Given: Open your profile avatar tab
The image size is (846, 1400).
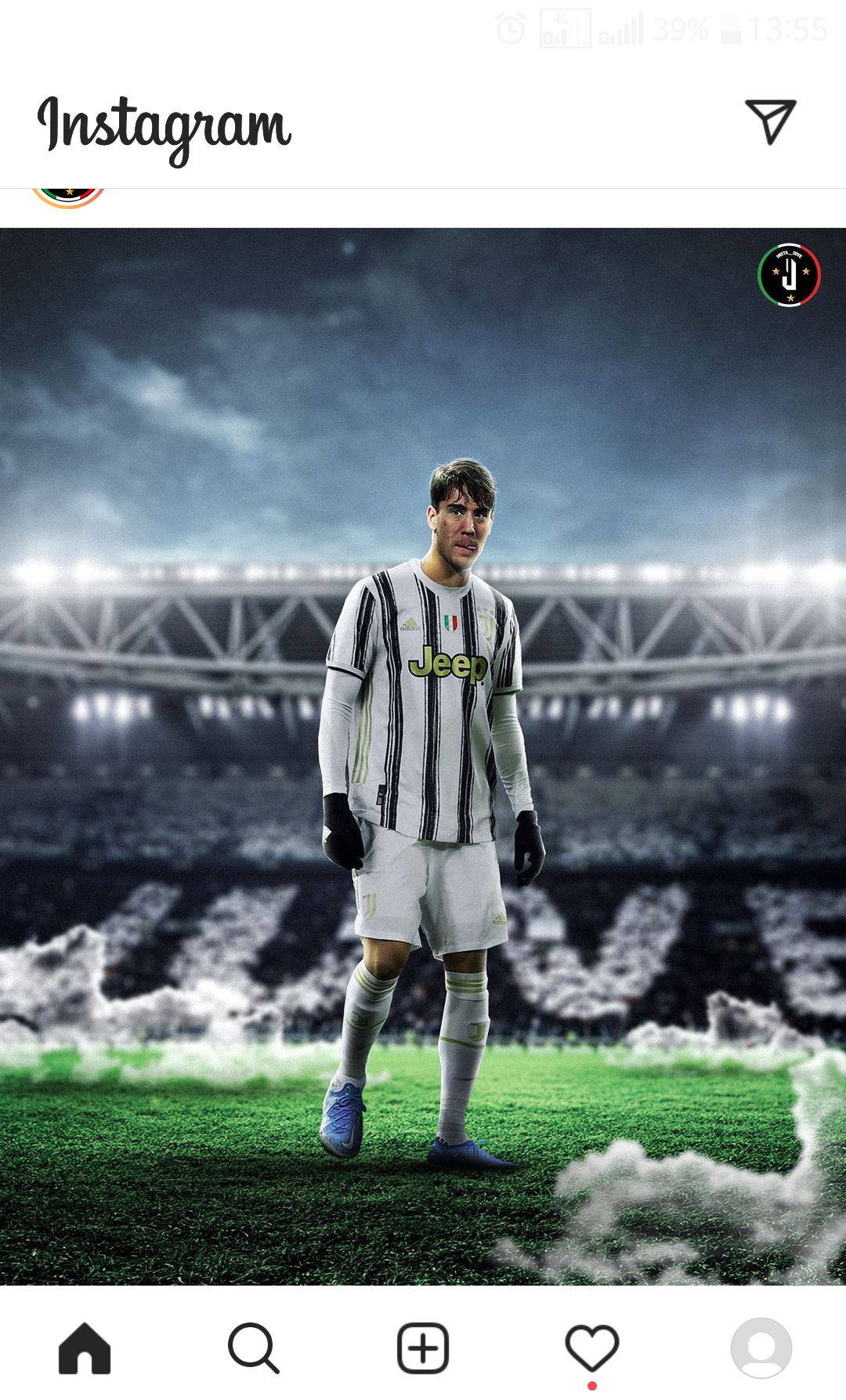Looking at the screenshot, I should pyautogui.click(x=761, y=1348).
